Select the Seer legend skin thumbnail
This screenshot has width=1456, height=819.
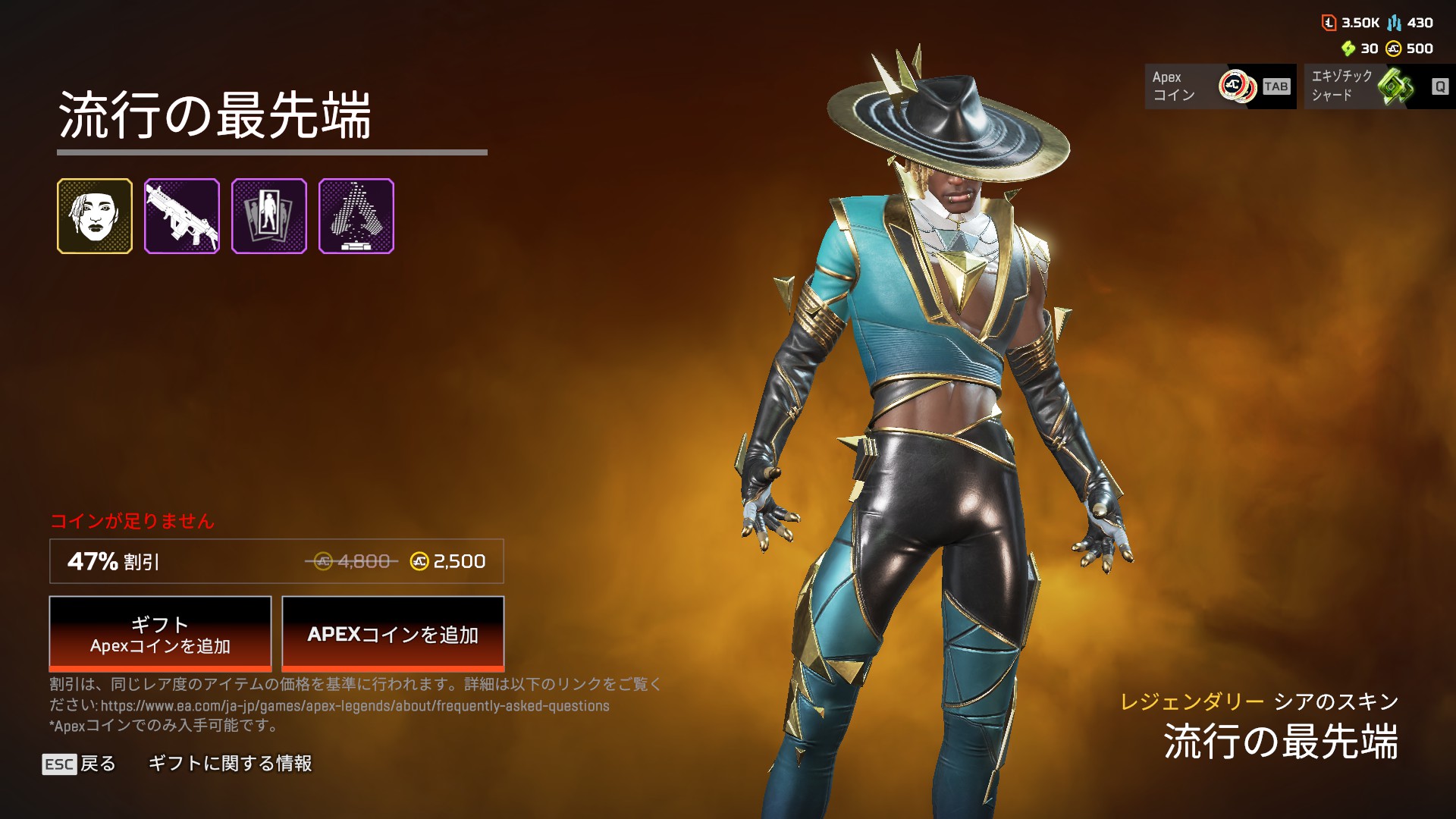(x=95, y=216)
